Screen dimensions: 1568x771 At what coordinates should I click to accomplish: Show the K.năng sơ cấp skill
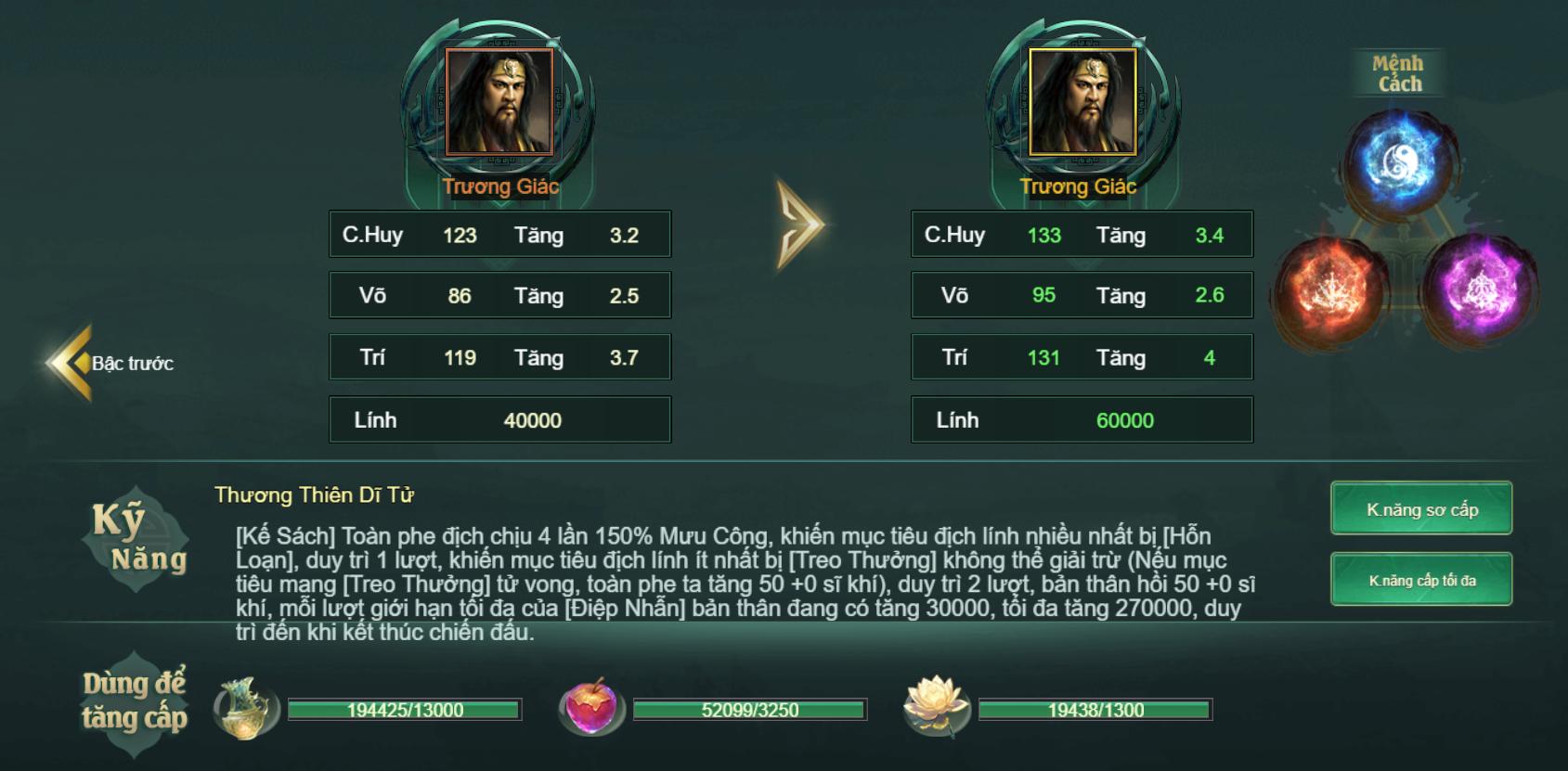pyautogui.click(x=1421, y=508)
